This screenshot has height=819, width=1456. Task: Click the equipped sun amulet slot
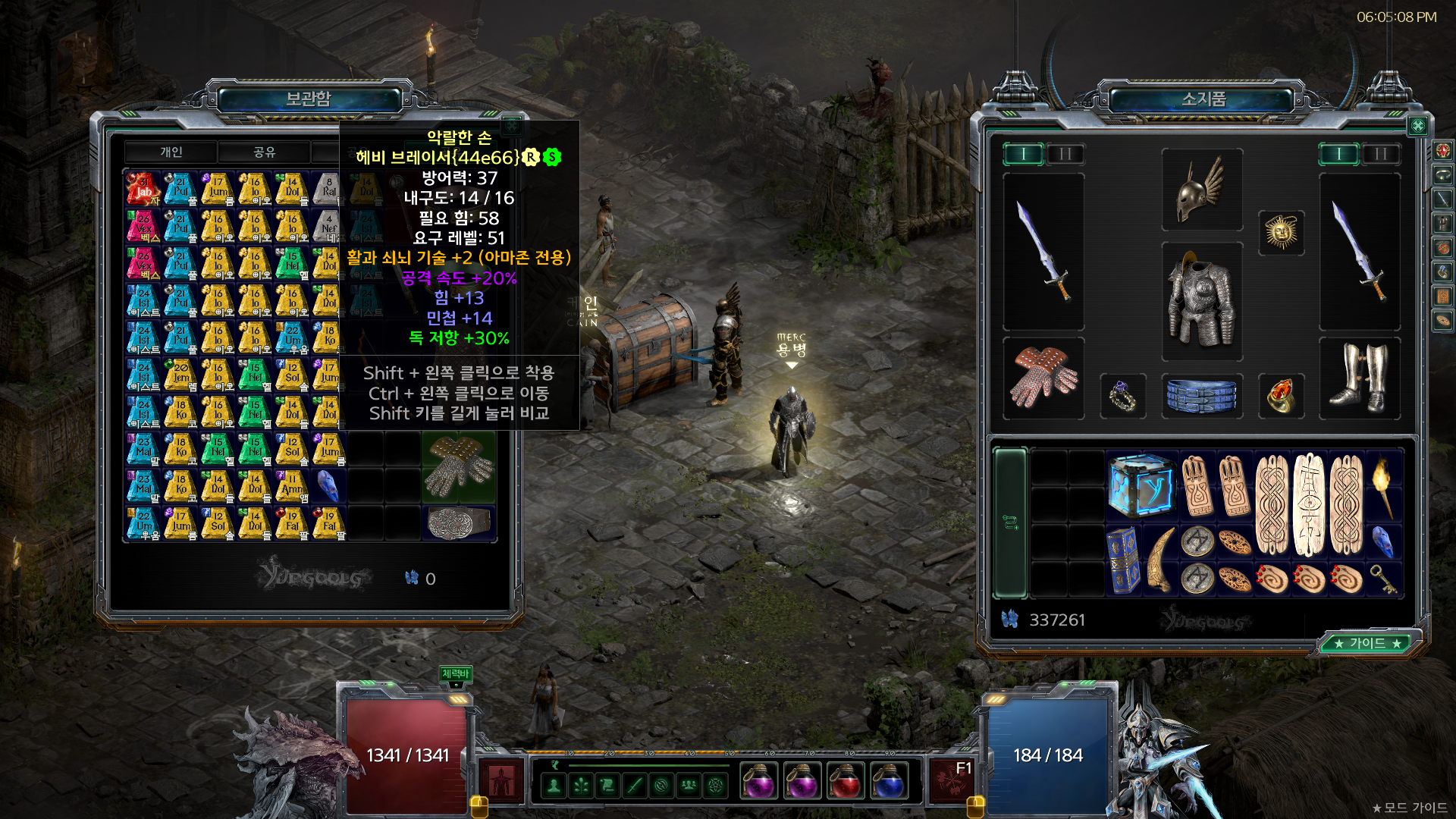click(1281, 232)
